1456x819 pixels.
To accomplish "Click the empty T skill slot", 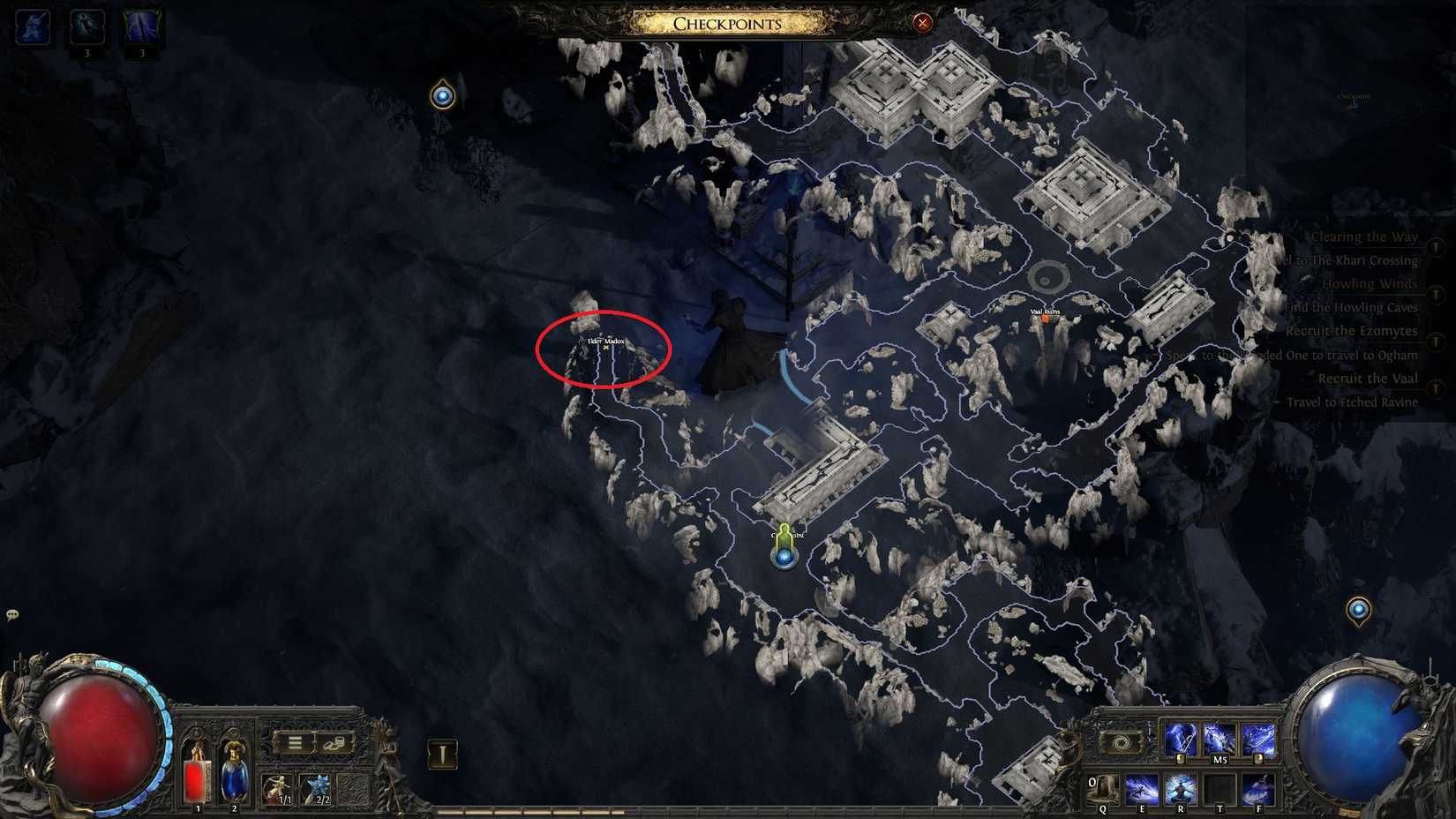I will coord(1221,785).
